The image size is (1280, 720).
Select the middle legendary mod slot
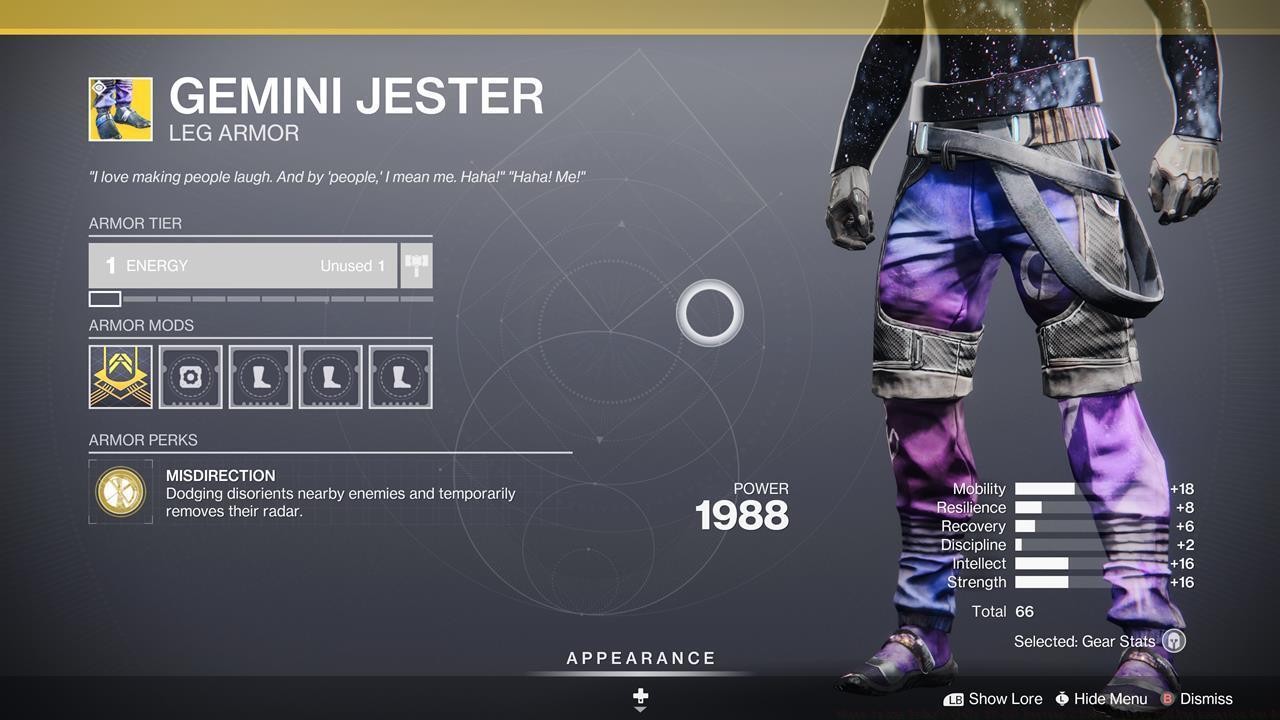coord(330,376)
